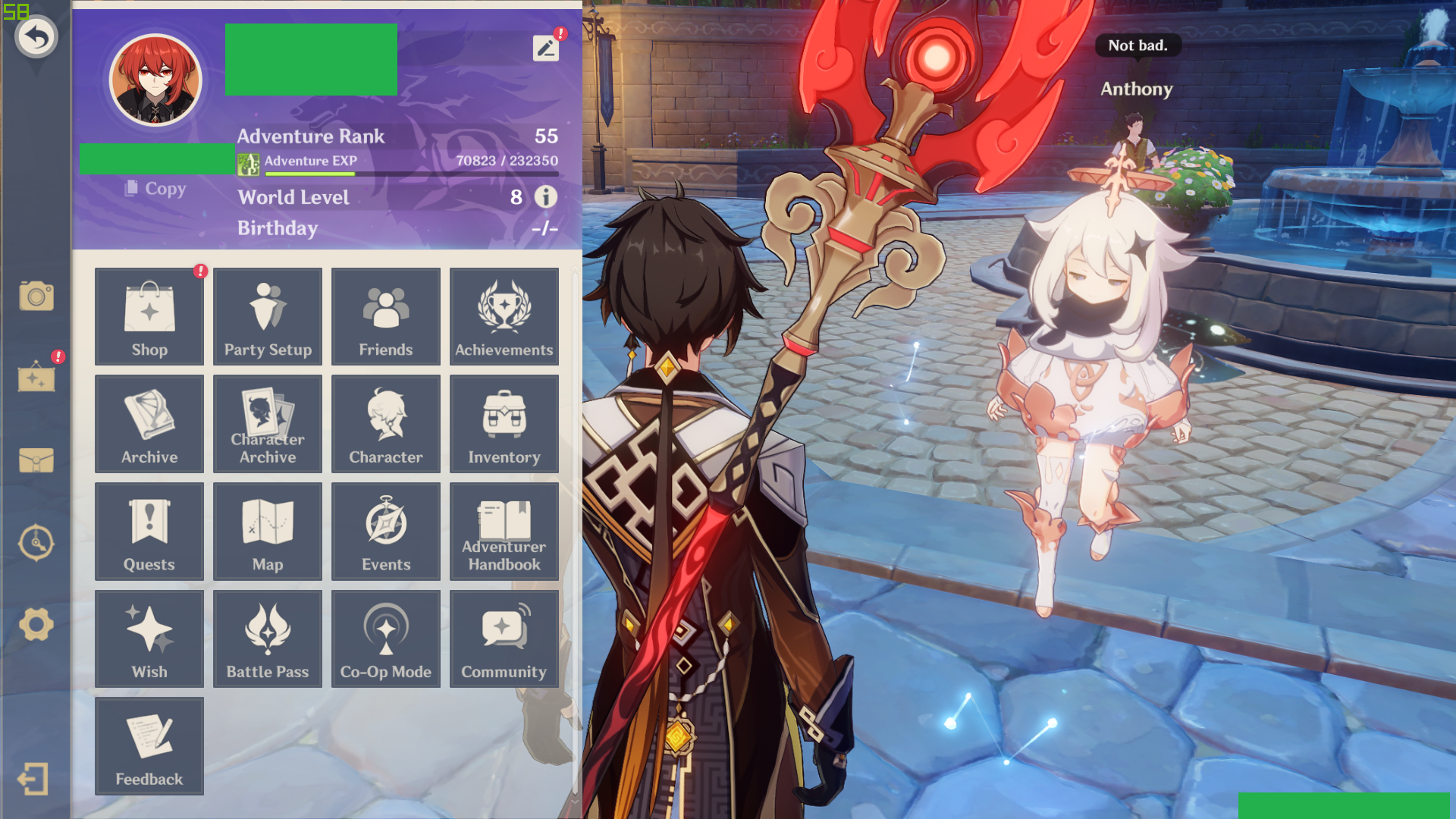Edit the profile nameplate
The width and height of the screenshot is (1456, 819).
pyautogui.click(x=544, y=48)
